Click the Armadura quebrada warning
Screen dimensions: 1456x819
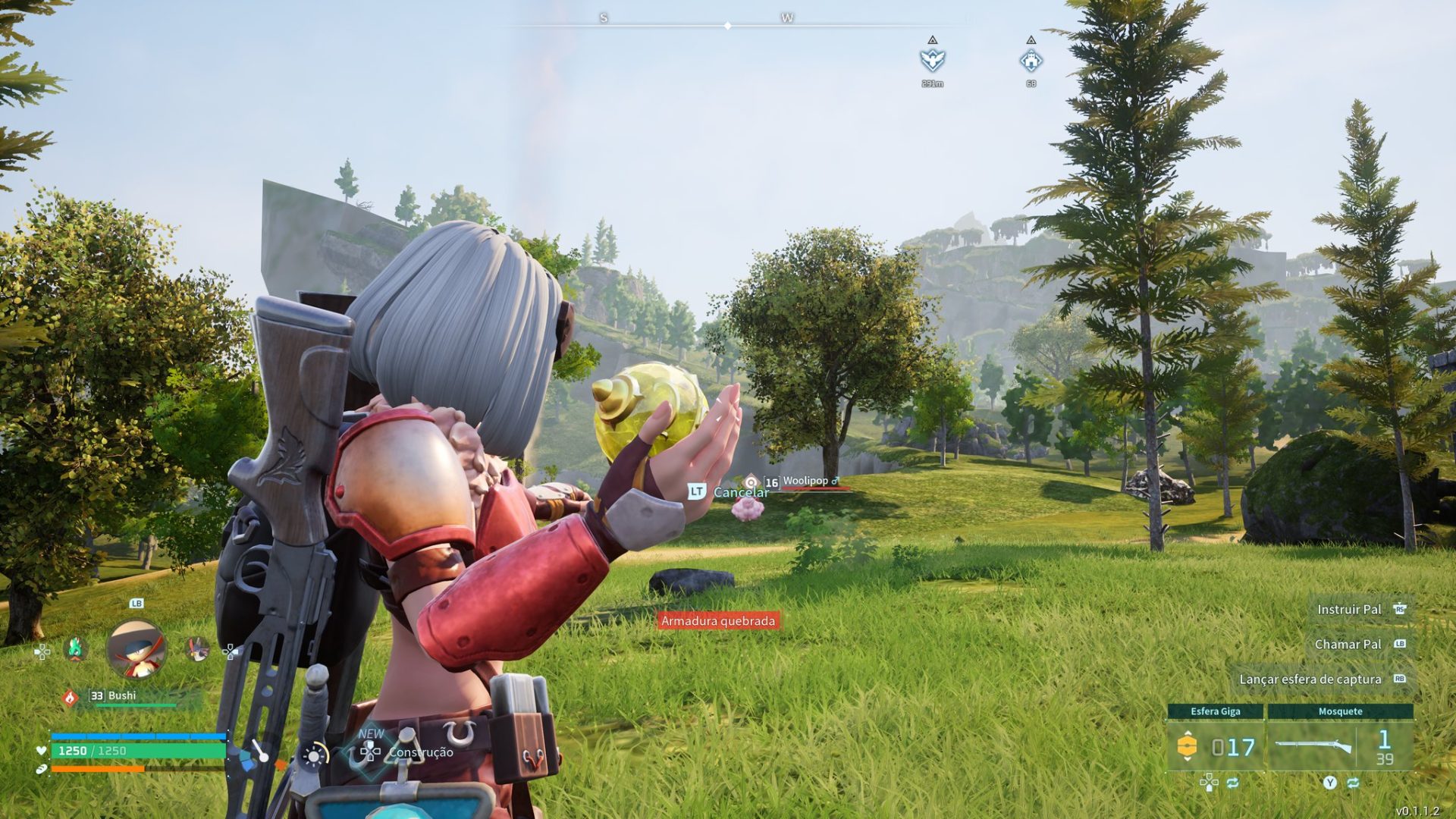[718, 621]
